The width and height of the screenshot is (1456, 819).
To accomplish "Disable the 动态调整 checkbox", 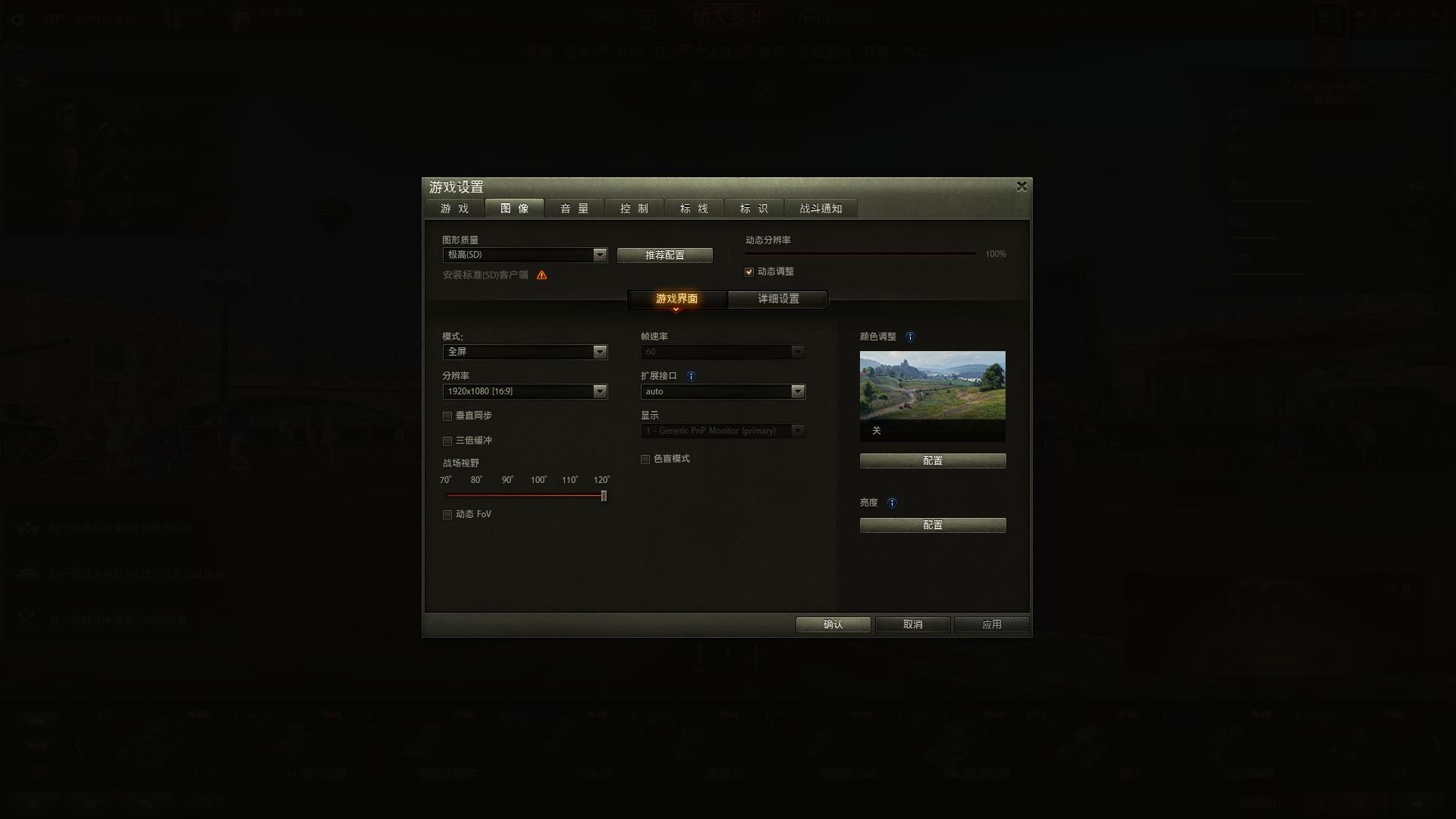I will (748, 271).
